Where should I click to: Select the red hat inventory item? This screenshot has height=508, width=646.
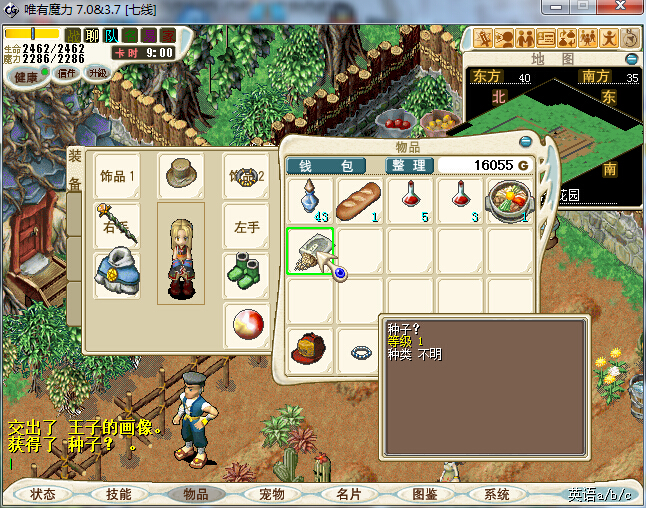point(311,349)
